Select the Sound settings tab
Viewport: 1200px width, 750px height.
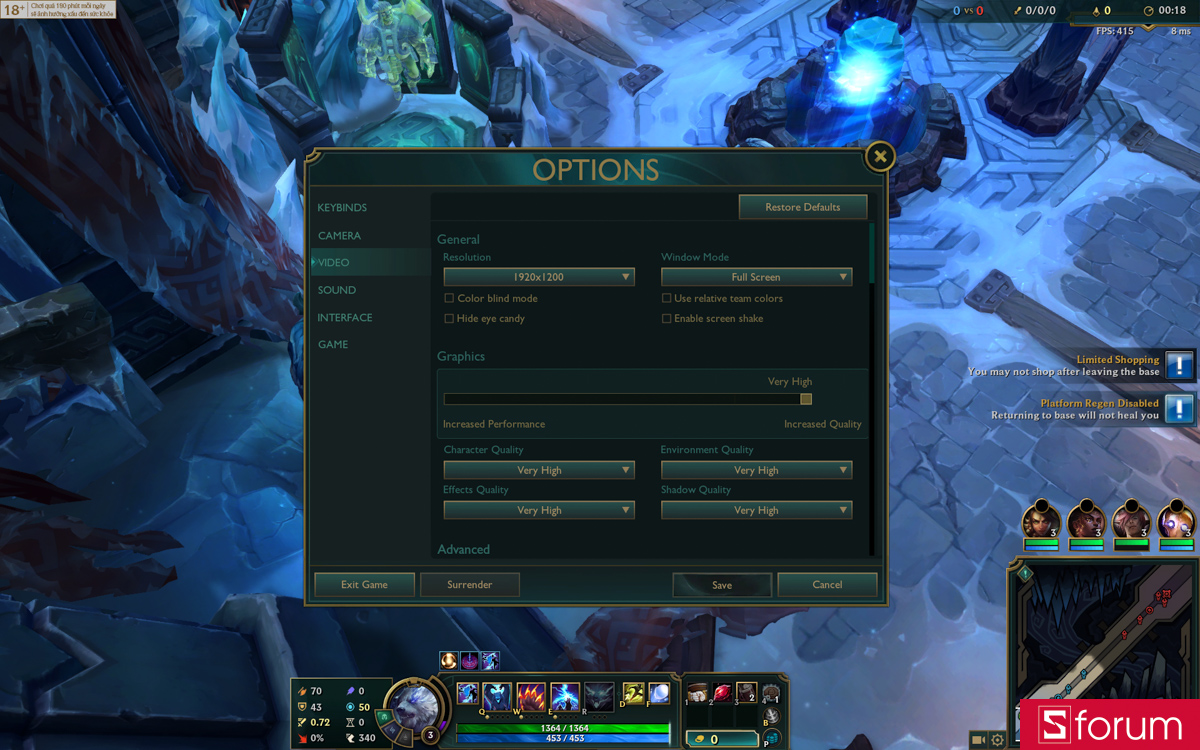tap(337, 290)
